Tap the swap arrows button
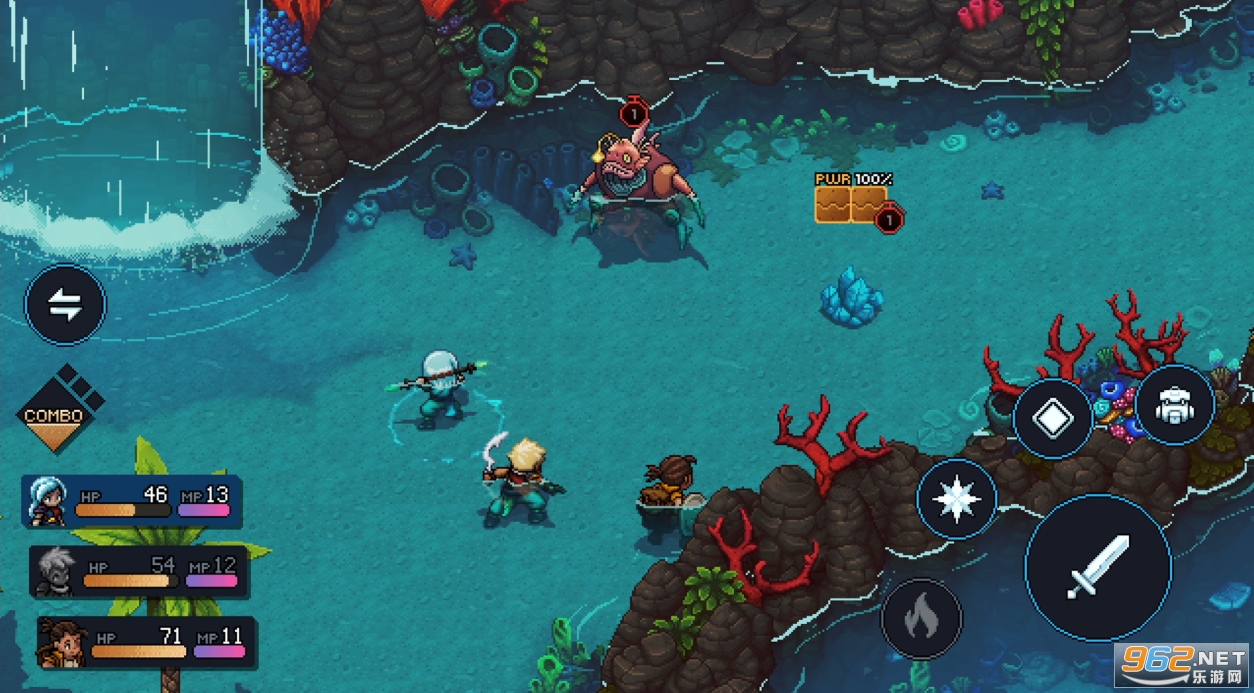1254x693 pixels. point(65,306)
